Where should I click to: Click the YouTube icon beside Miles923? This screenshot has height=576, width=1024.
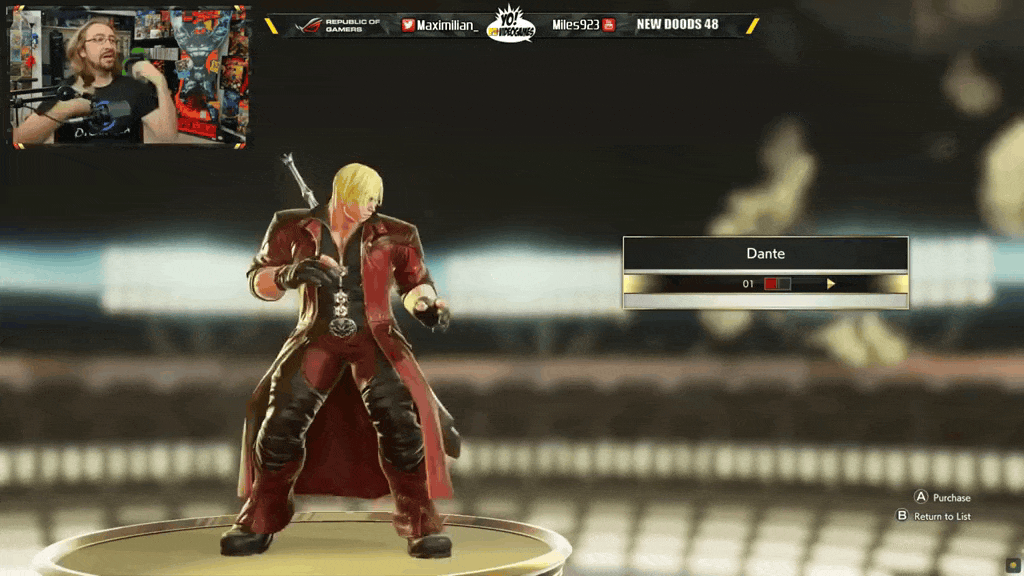(x=608, y=25)
